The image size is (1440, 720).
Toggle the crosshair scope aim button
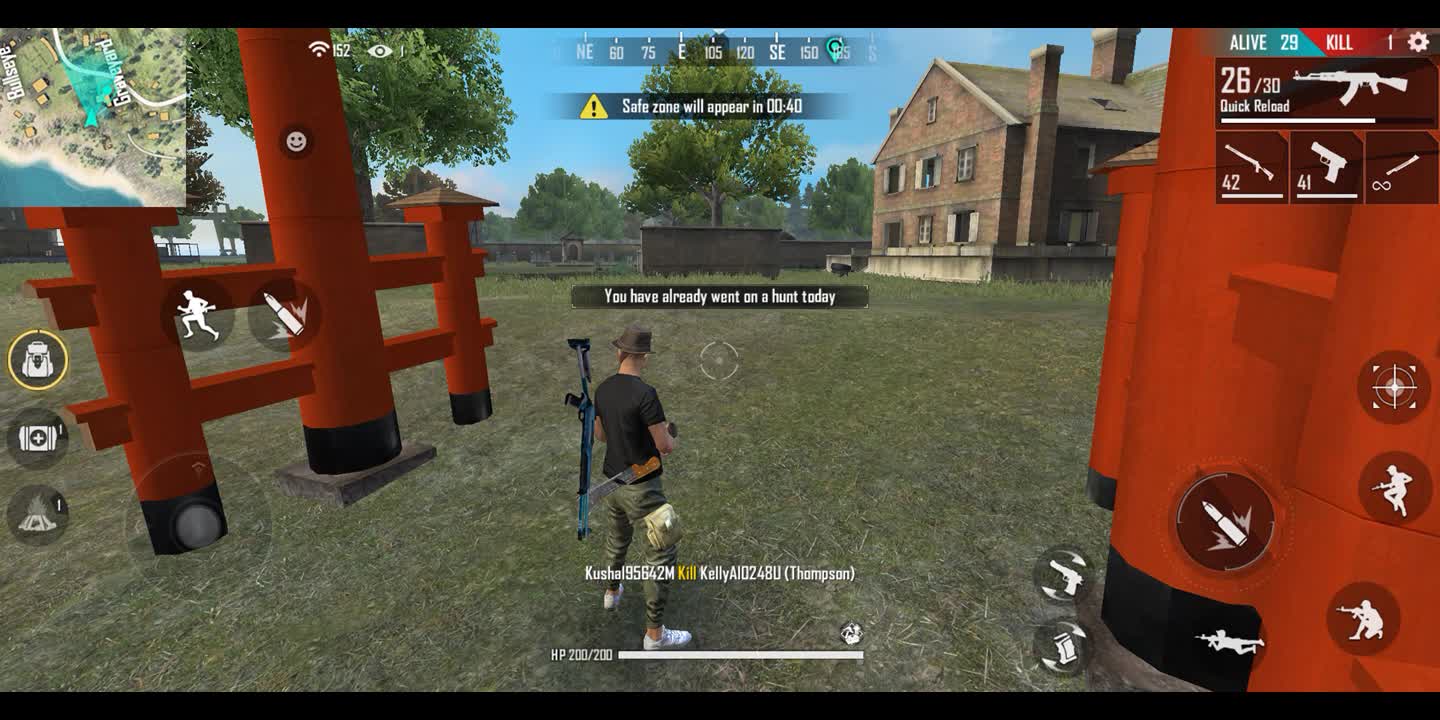pos(1393,387)
